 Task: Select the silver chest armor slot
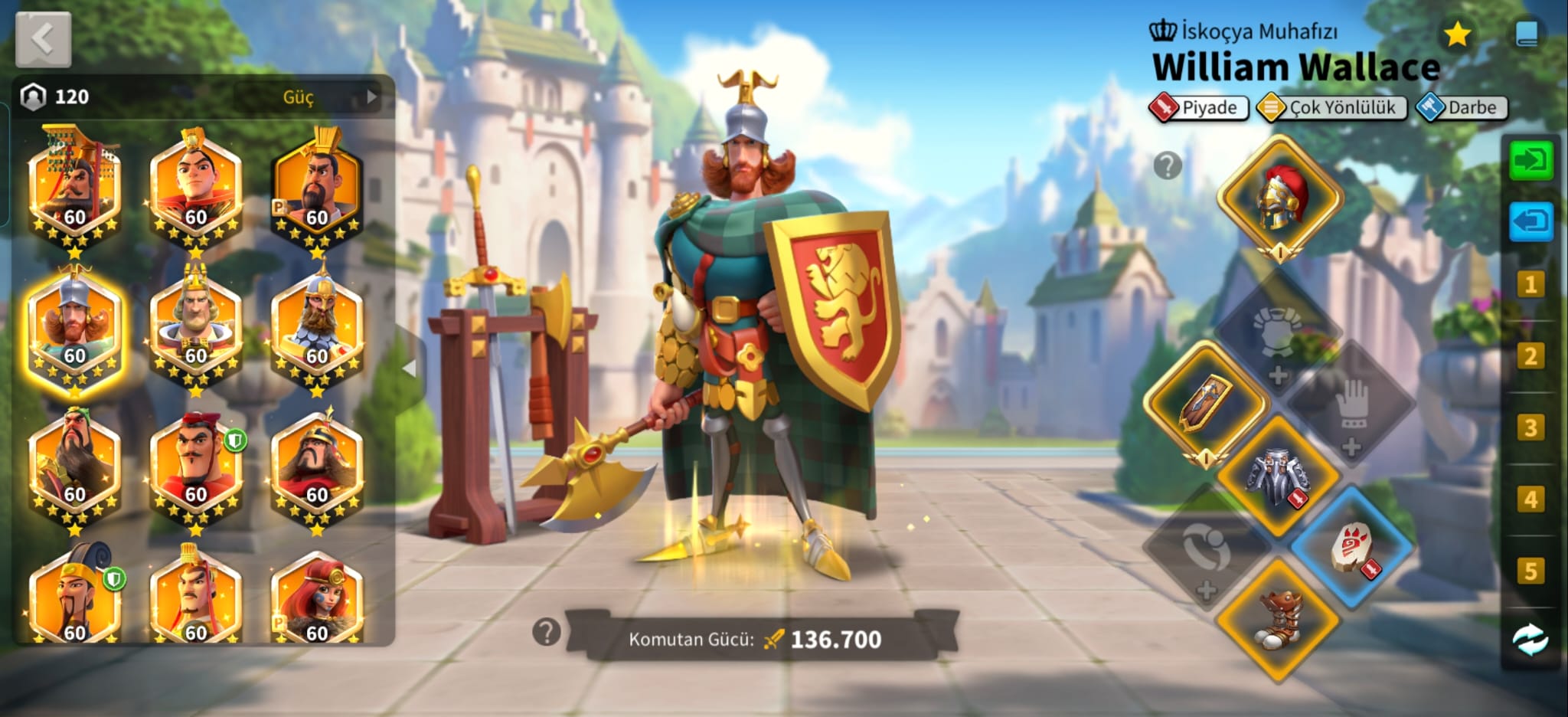pyautogui.click(x=1278, y=475)
